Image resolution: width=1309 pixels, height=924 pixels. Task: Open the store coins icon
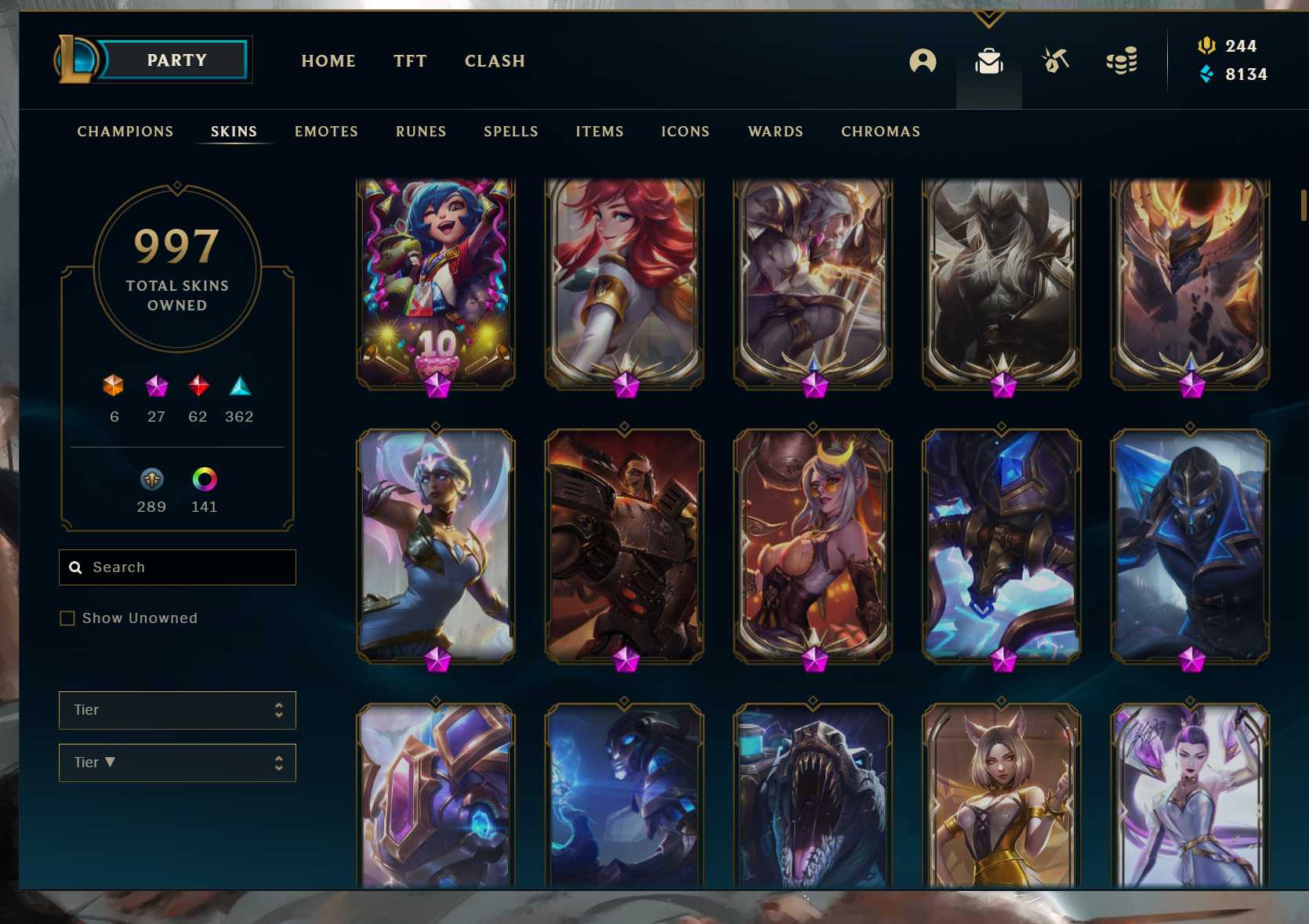pos(1122,61)
